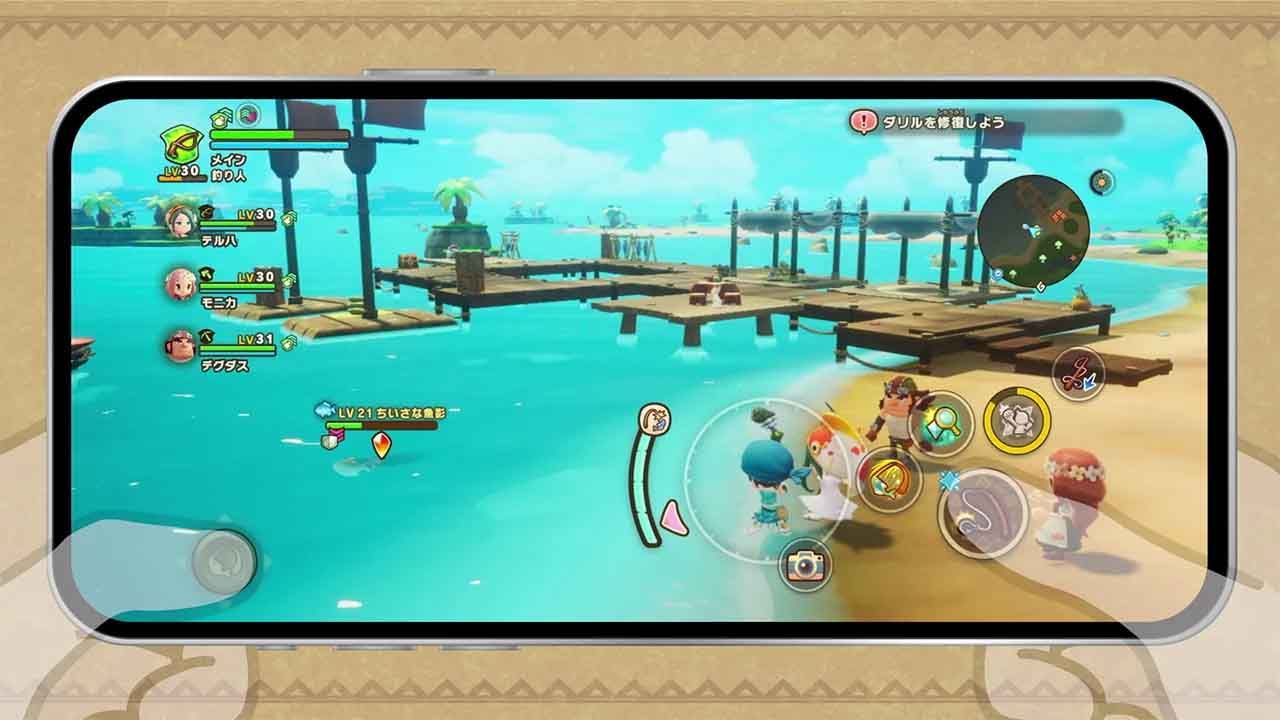Select テルハ's character portrait

180,221
